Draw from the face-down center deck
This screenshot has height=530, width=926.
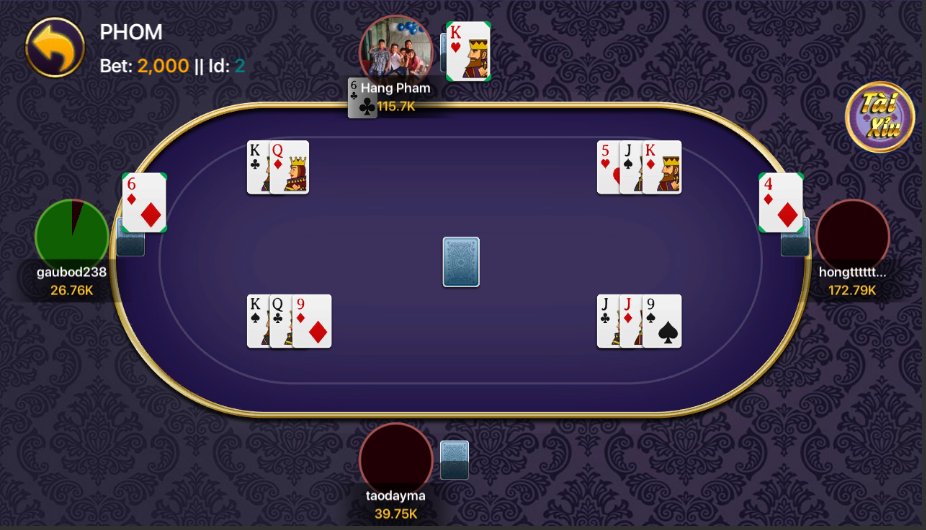pyautogui.click(x=461, y=262)
